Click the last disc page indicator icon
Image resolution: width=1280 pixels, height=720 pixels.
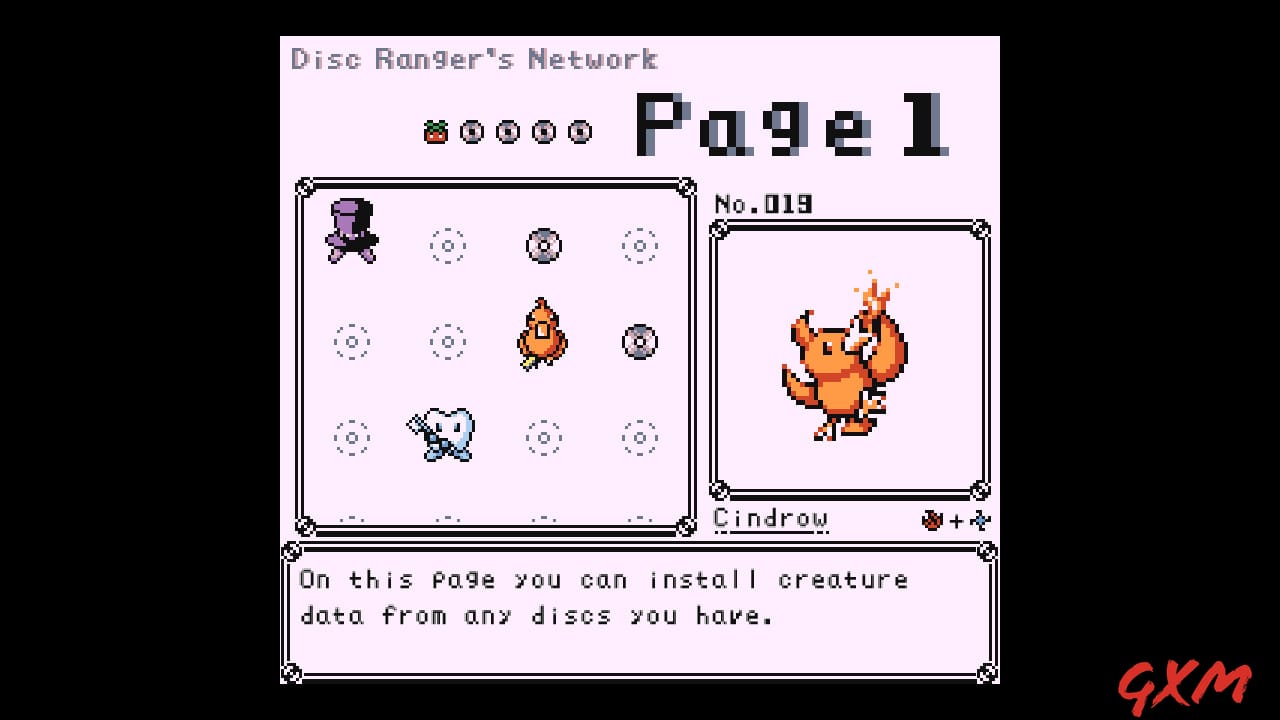click(x=578, y=130)
